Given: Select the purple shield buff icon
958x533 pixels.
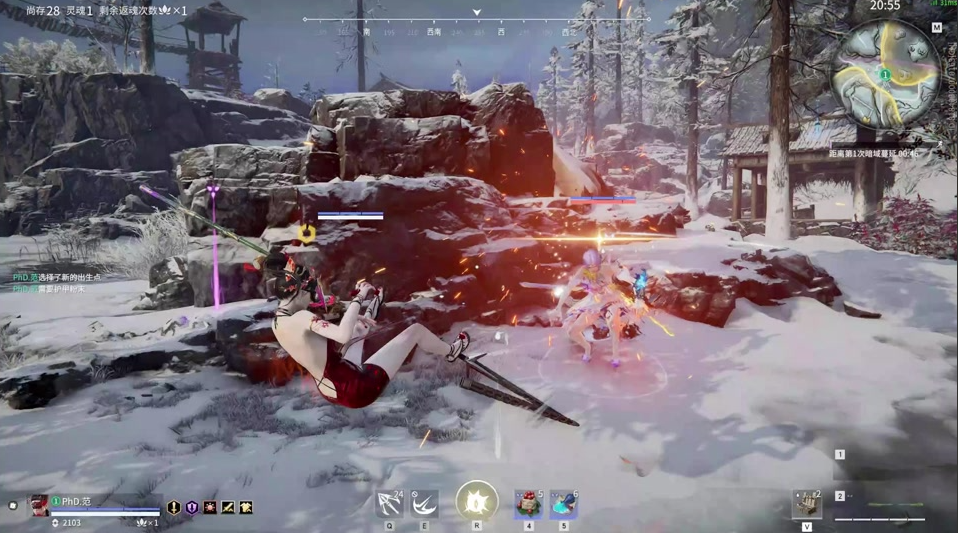Looking at the screenshot, I should tap(192, 508).
